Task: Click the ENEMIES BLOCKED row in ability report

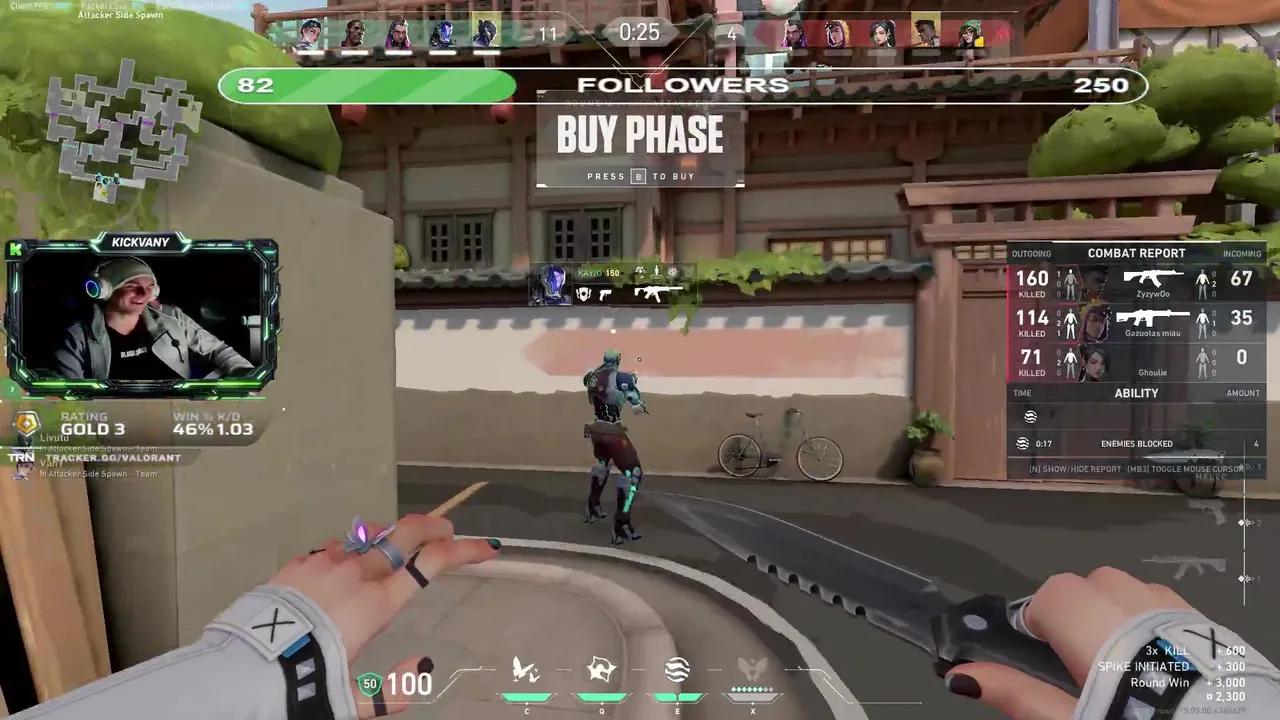Action: tap(1136, 443)
